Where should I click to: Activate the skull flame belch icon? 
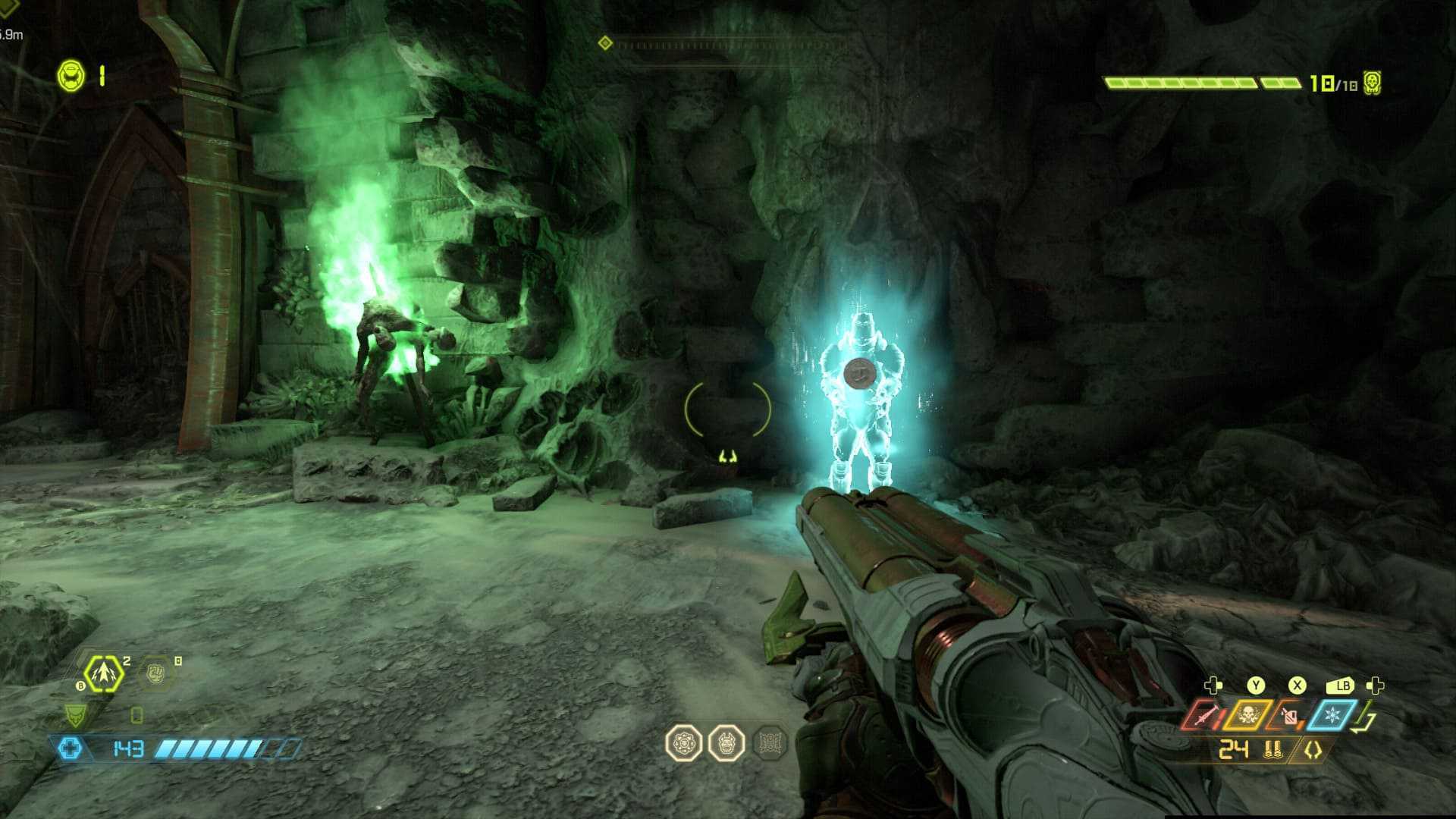pos(1247,715)
